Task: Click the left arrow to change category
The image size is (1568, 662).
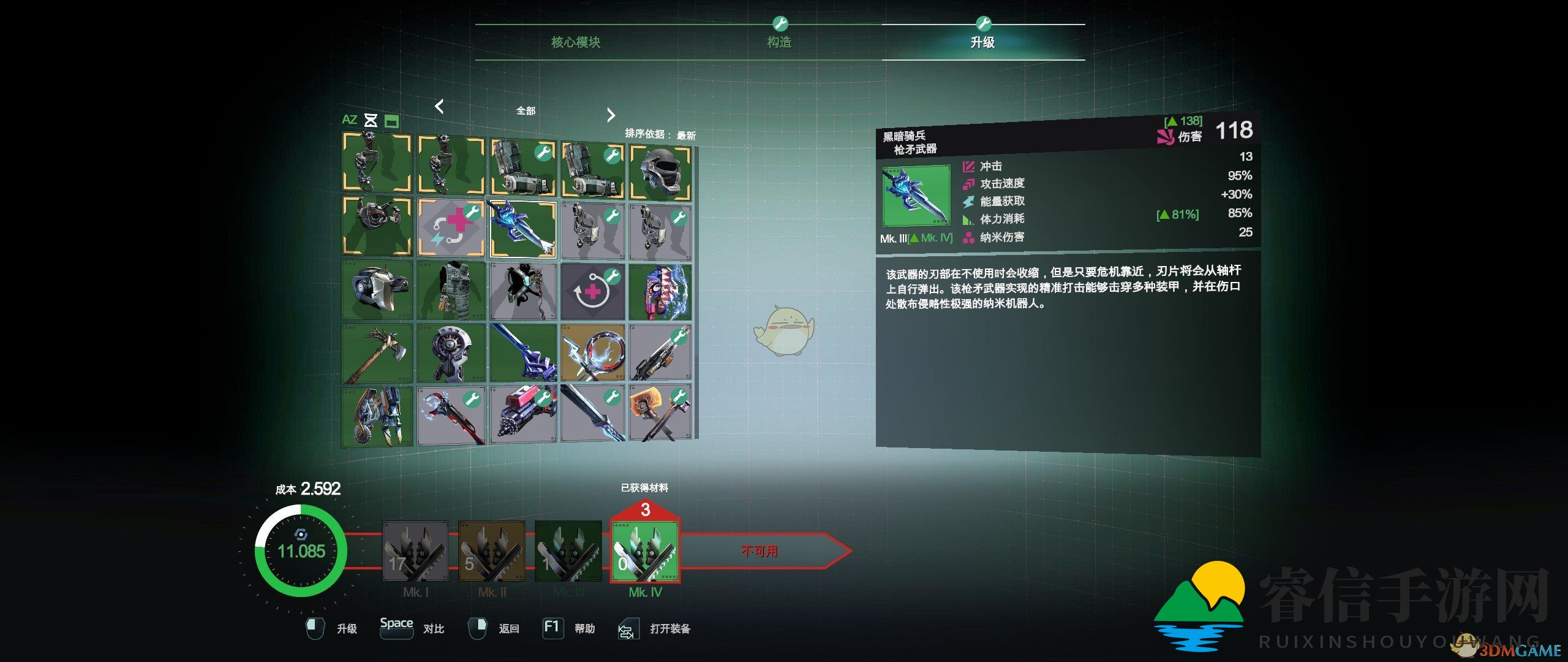Action: coord(439,108)
